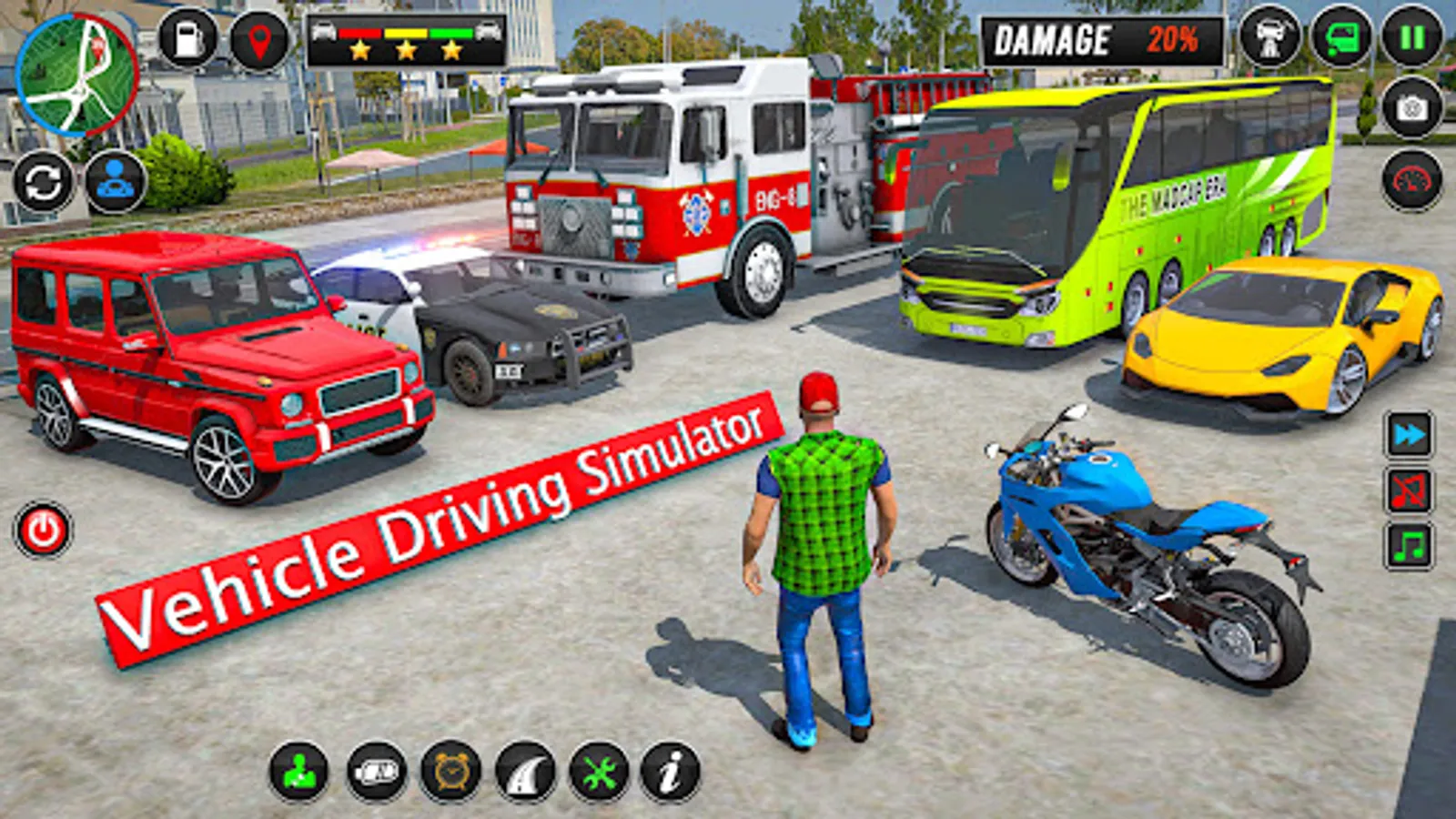The width and height of the screenshot is (1456, 819).
Task: Open the fuel station icon
Action: pyautogui.click(x=187, y=38)
